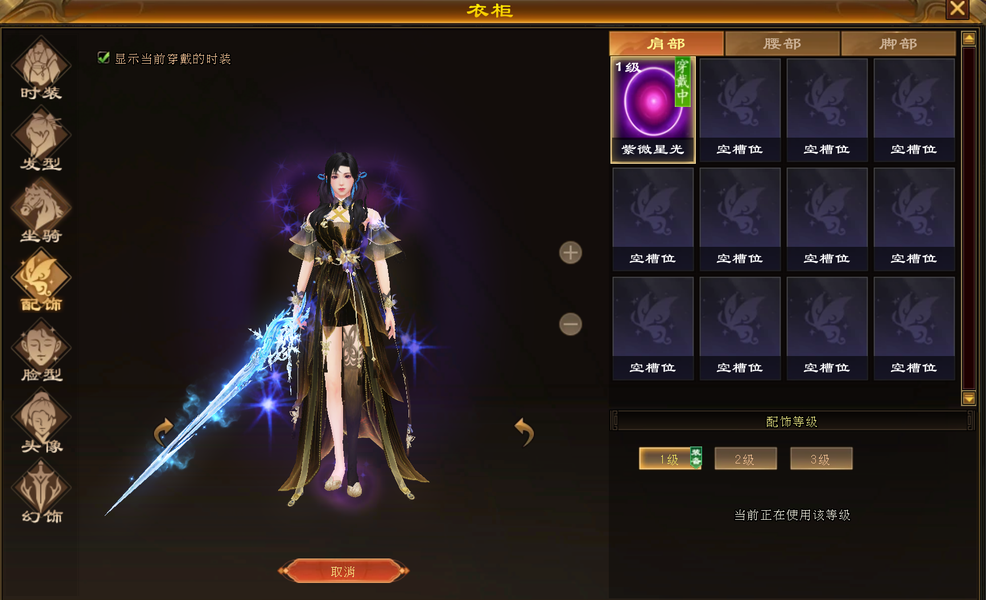Open the 幻饰 category

(x=41, y=492)
